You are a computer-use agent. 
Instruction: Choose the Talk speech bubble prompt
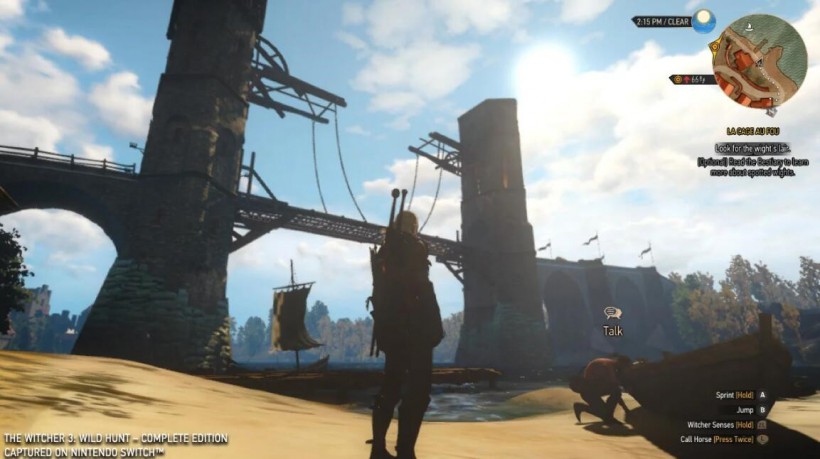click(x=613, y=313)
